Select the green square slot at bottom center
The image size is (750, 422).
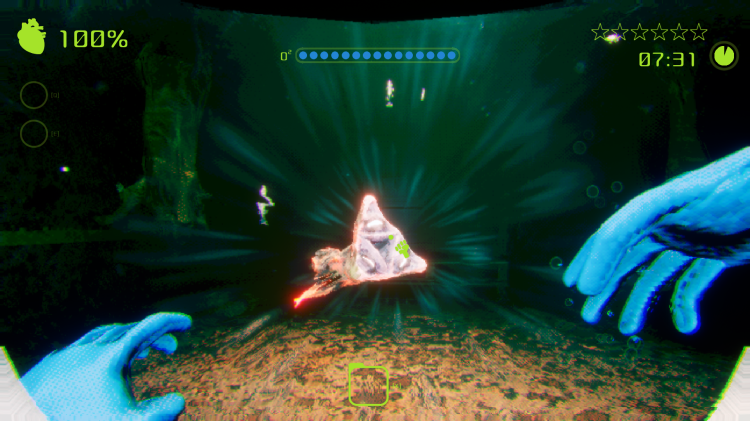[x=368, y=385]
